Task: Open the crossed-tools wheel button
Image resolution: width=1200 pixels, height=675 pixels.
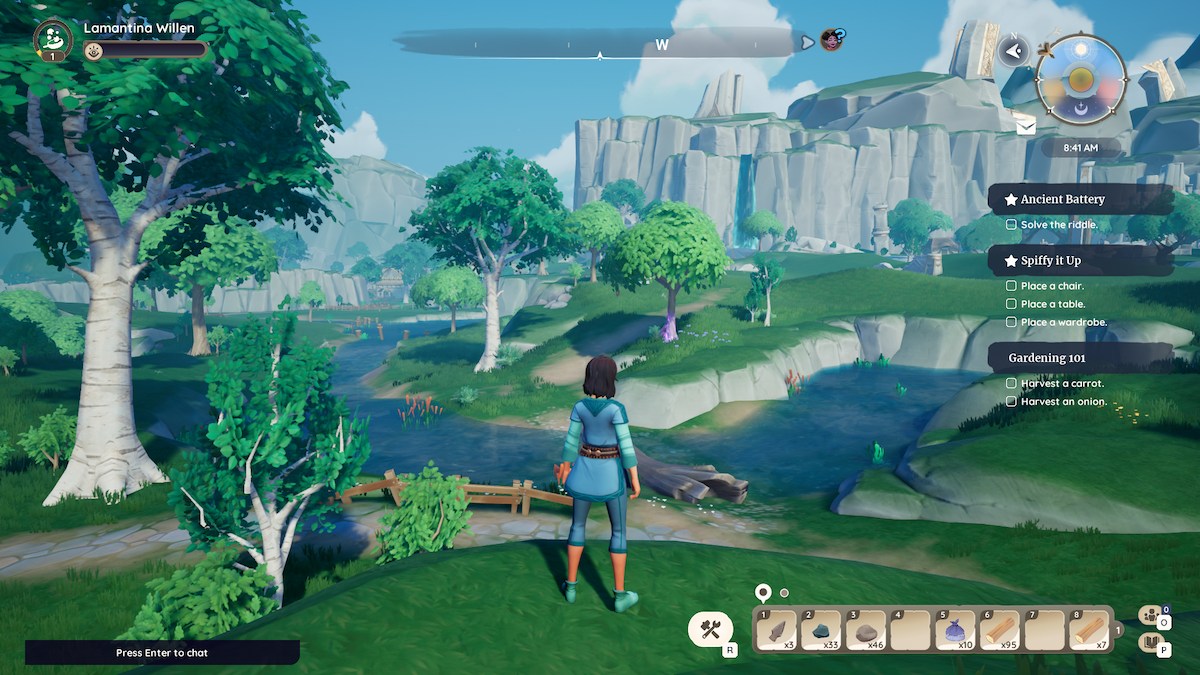Action: coord(711,629)
